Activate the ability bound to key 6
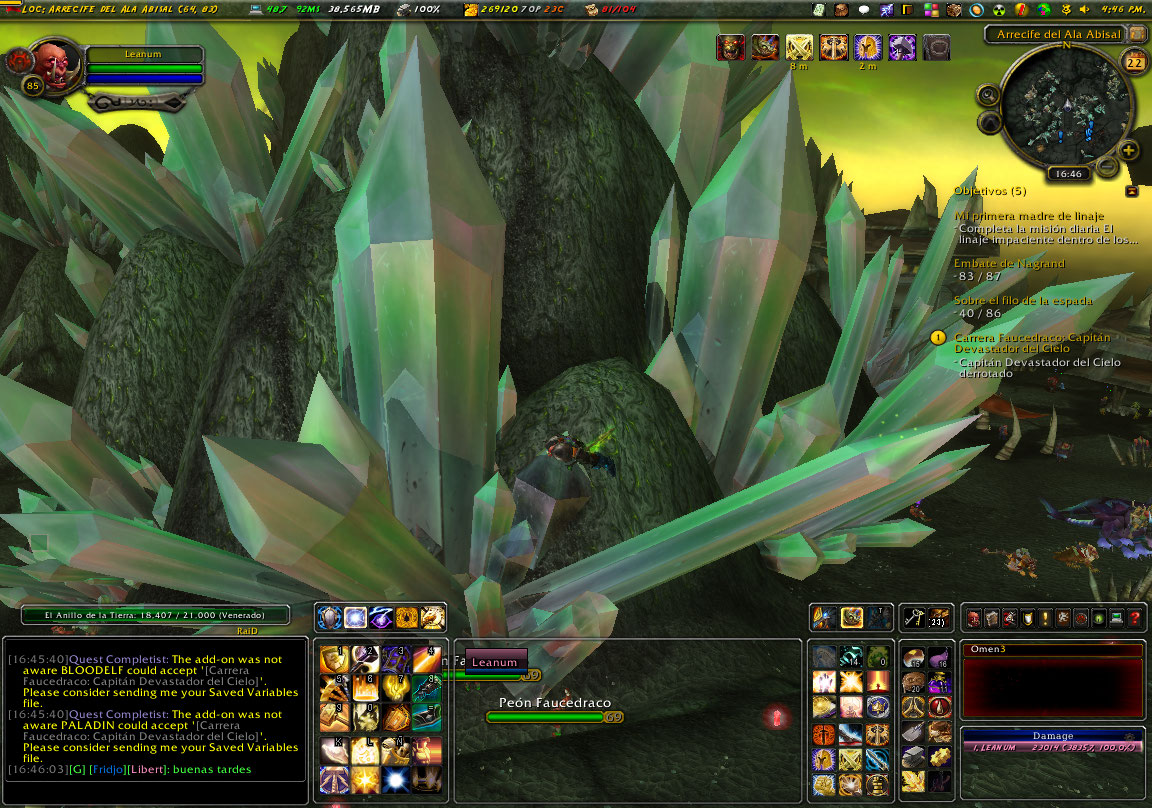1152x808 pixels. point(364,688)
